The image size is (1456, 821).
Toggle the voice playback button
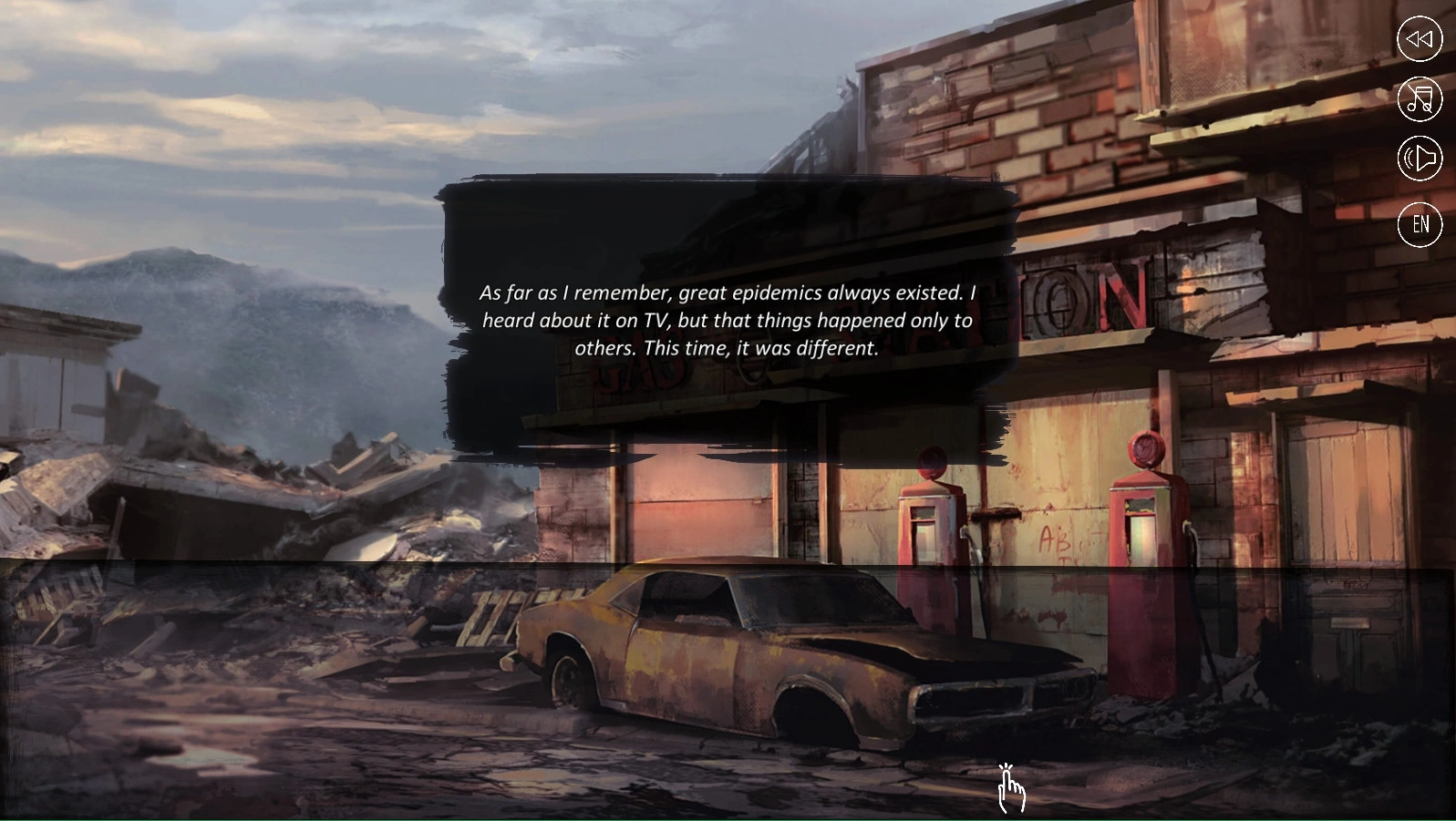click(1420, 159)
